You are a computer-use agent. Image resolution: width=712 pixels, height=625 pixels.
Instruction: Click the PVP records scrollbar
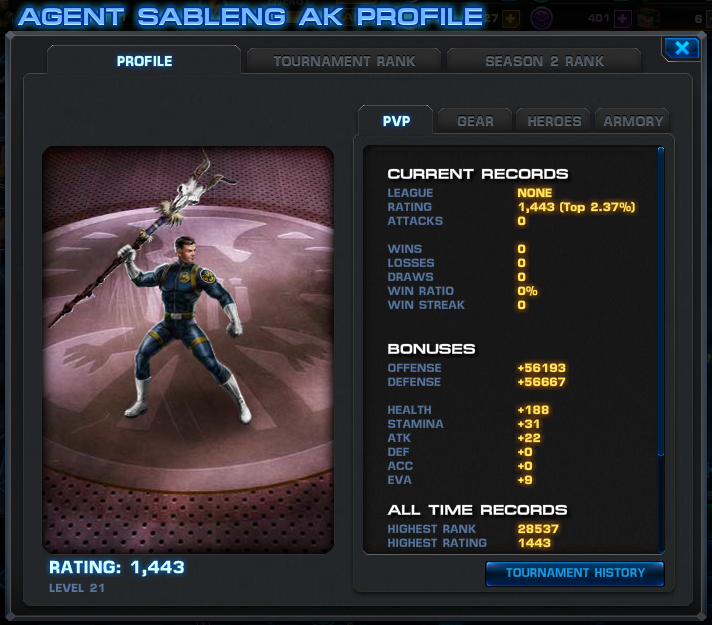[660, 300]
